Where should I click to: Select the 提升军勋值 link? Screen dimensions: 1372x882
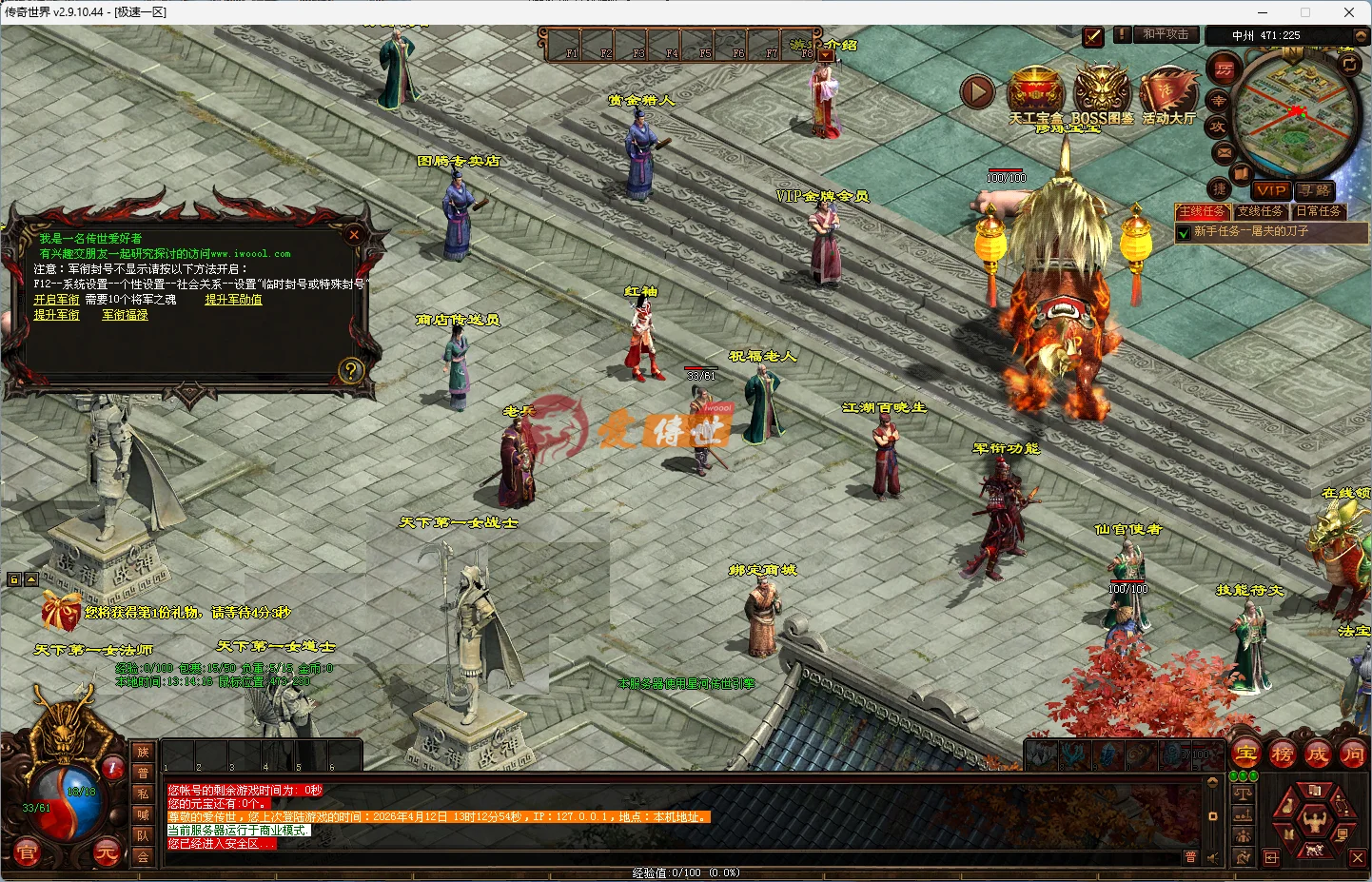coord(233,300)
